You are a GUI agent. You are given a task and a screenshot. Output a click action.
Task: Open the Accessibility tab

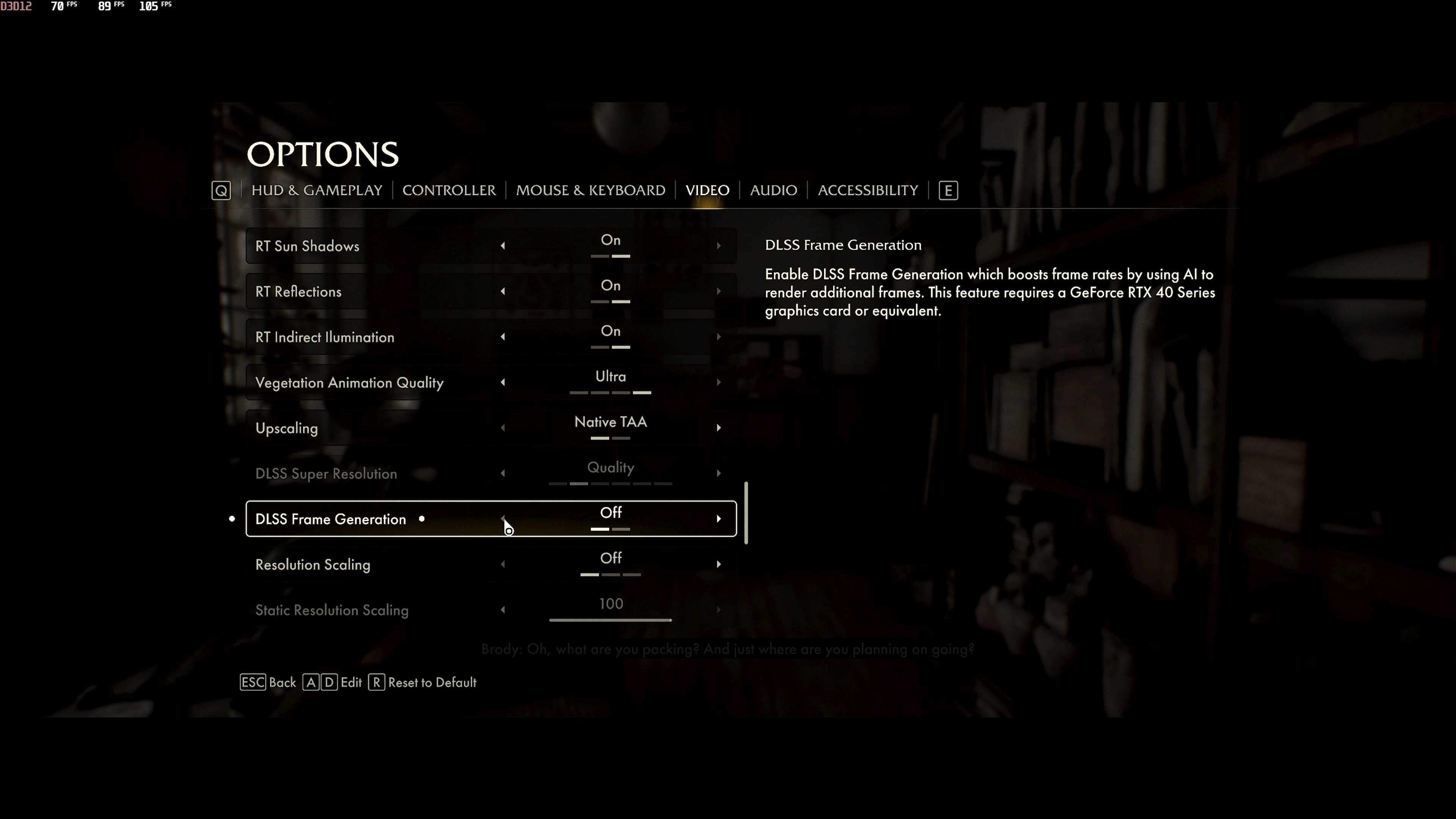point(868,190)
